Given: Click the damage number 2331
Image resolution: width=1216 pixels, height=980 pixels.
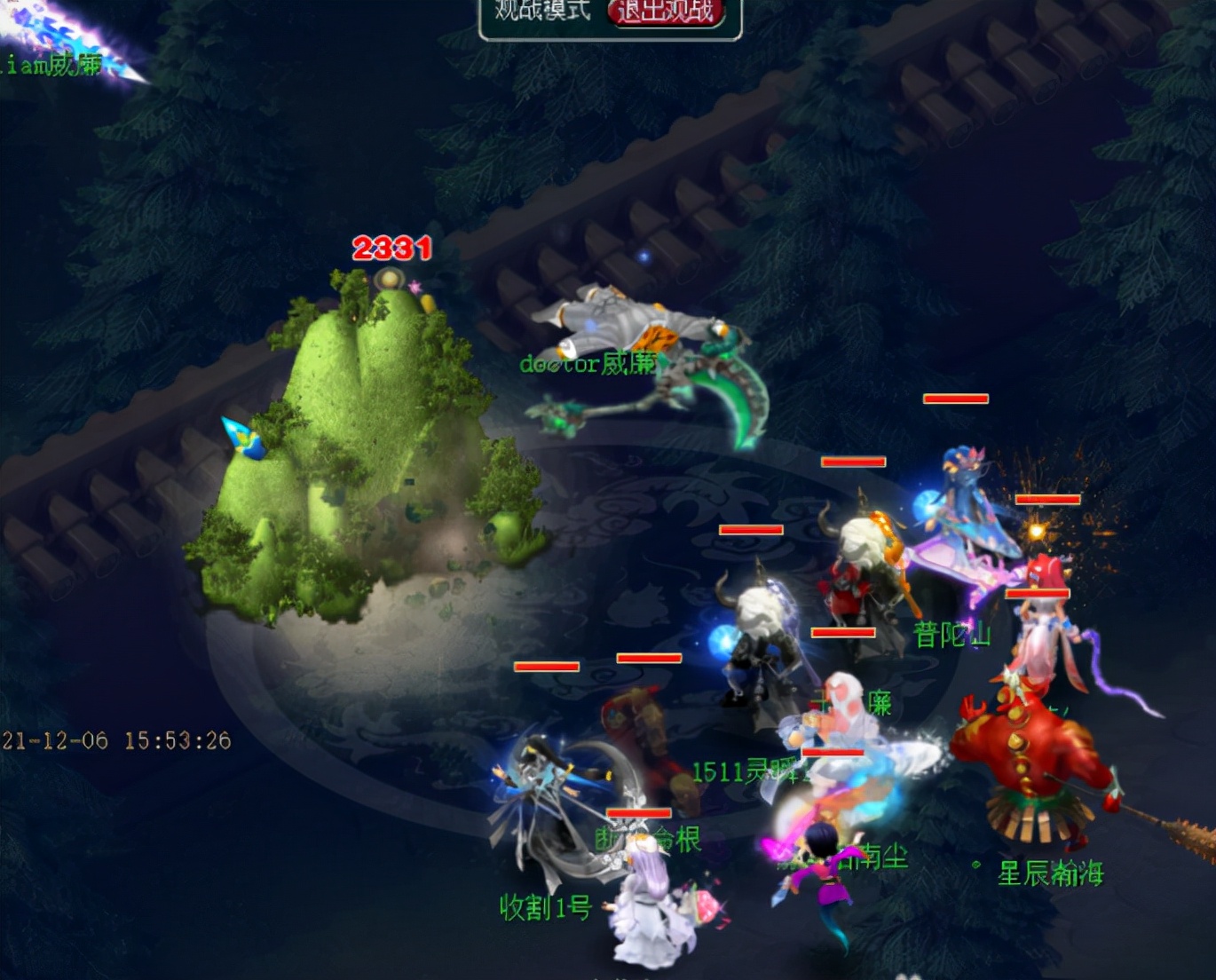Looking at the screenshot, I should tap(391, 249).
